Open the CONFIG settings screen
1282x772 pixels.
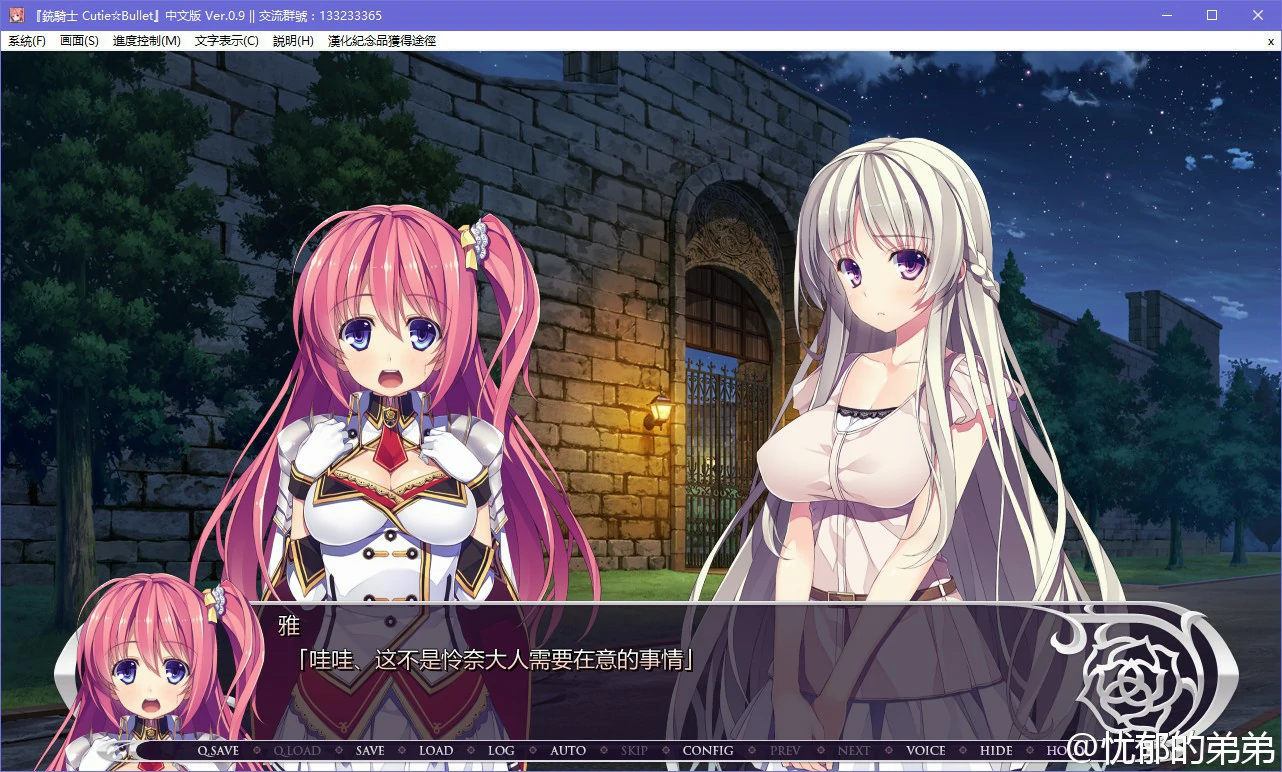click(709, 750)
